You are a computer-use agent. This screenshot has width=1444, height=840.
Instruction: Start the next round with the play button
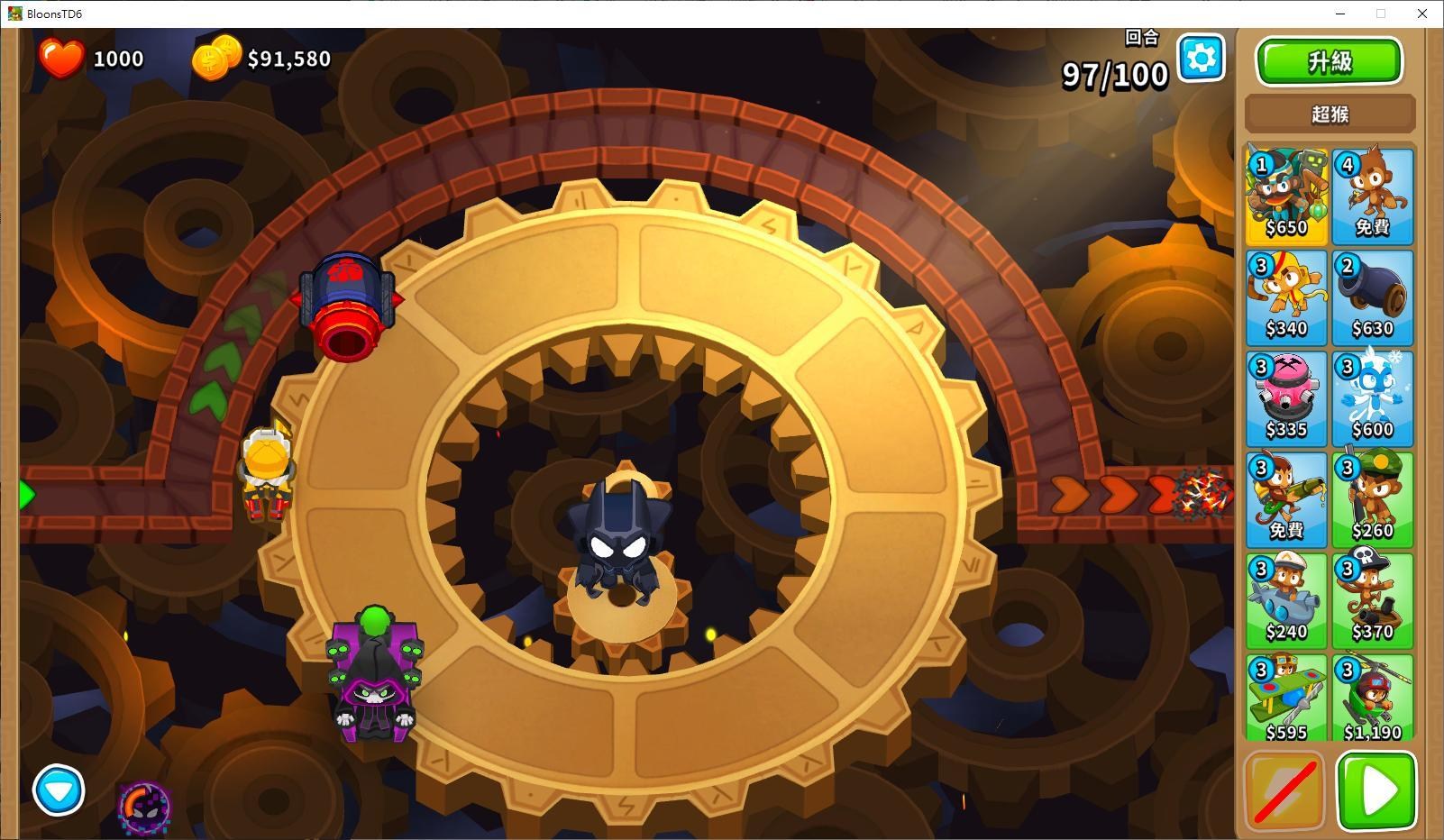(x=1373, y=790)
